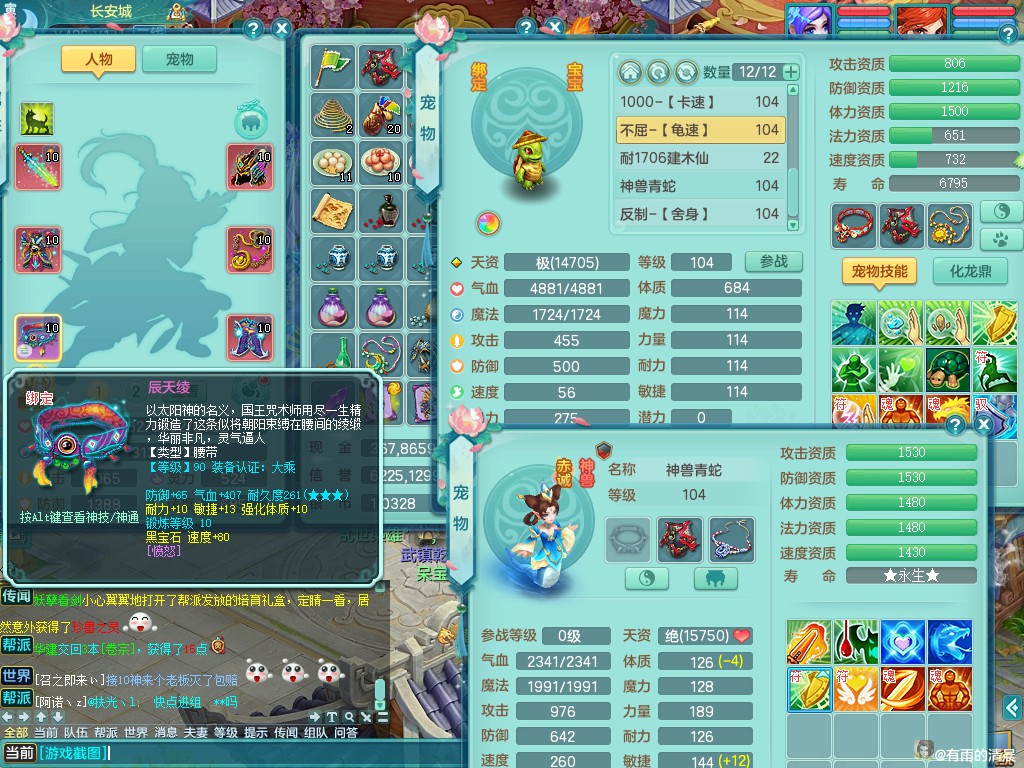1024x768 pixels.
Task: Open the rainbow color wheel under the turtle
Action: (487, 222)
